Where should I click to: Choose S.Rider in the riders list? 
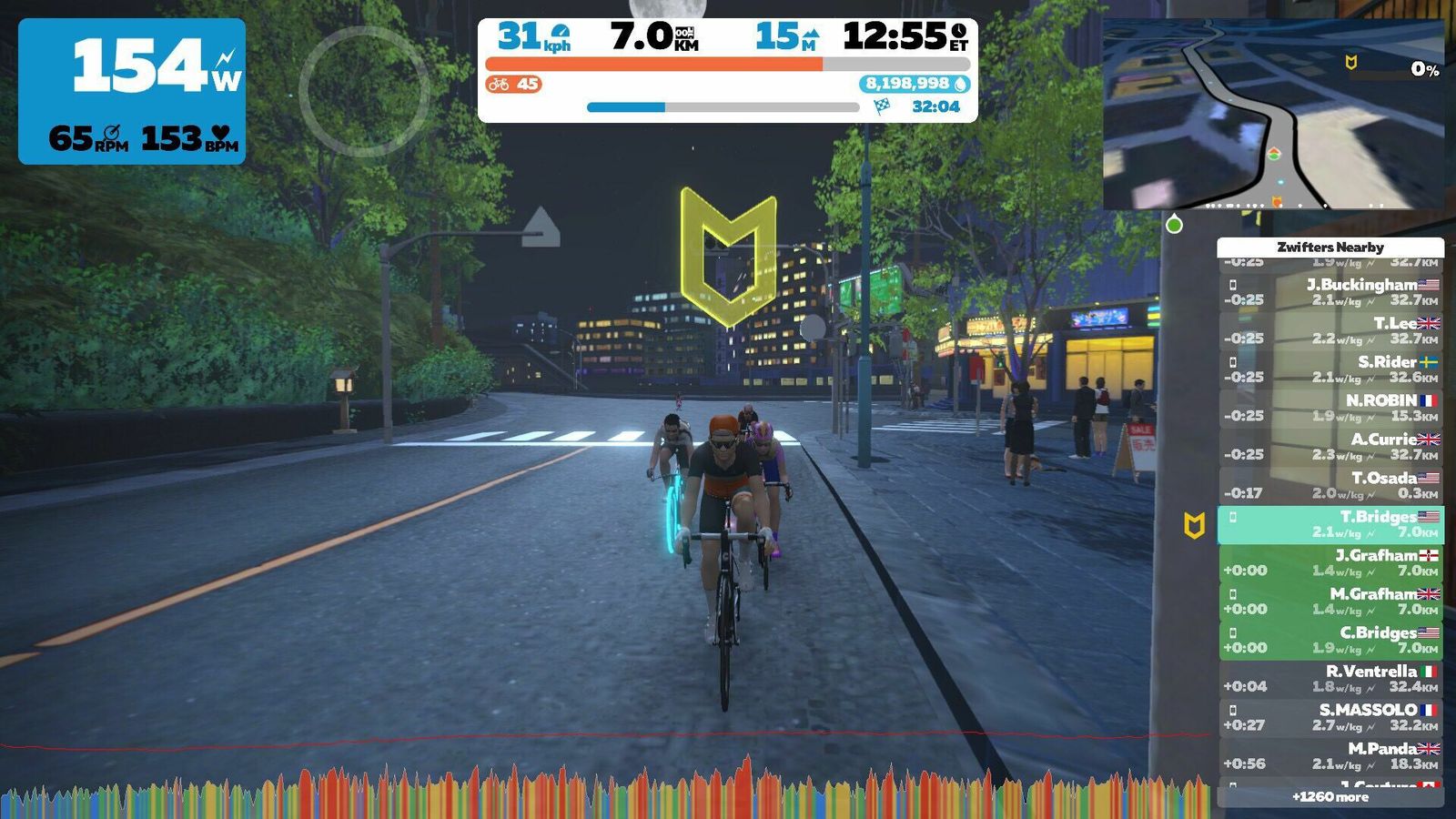(x=1330, y=369)
